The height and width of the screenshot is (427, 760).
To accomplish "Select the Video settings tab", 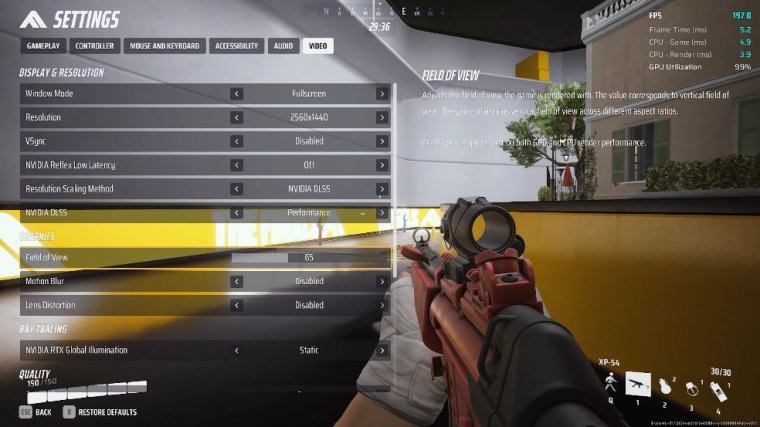I will pos(318,46).
